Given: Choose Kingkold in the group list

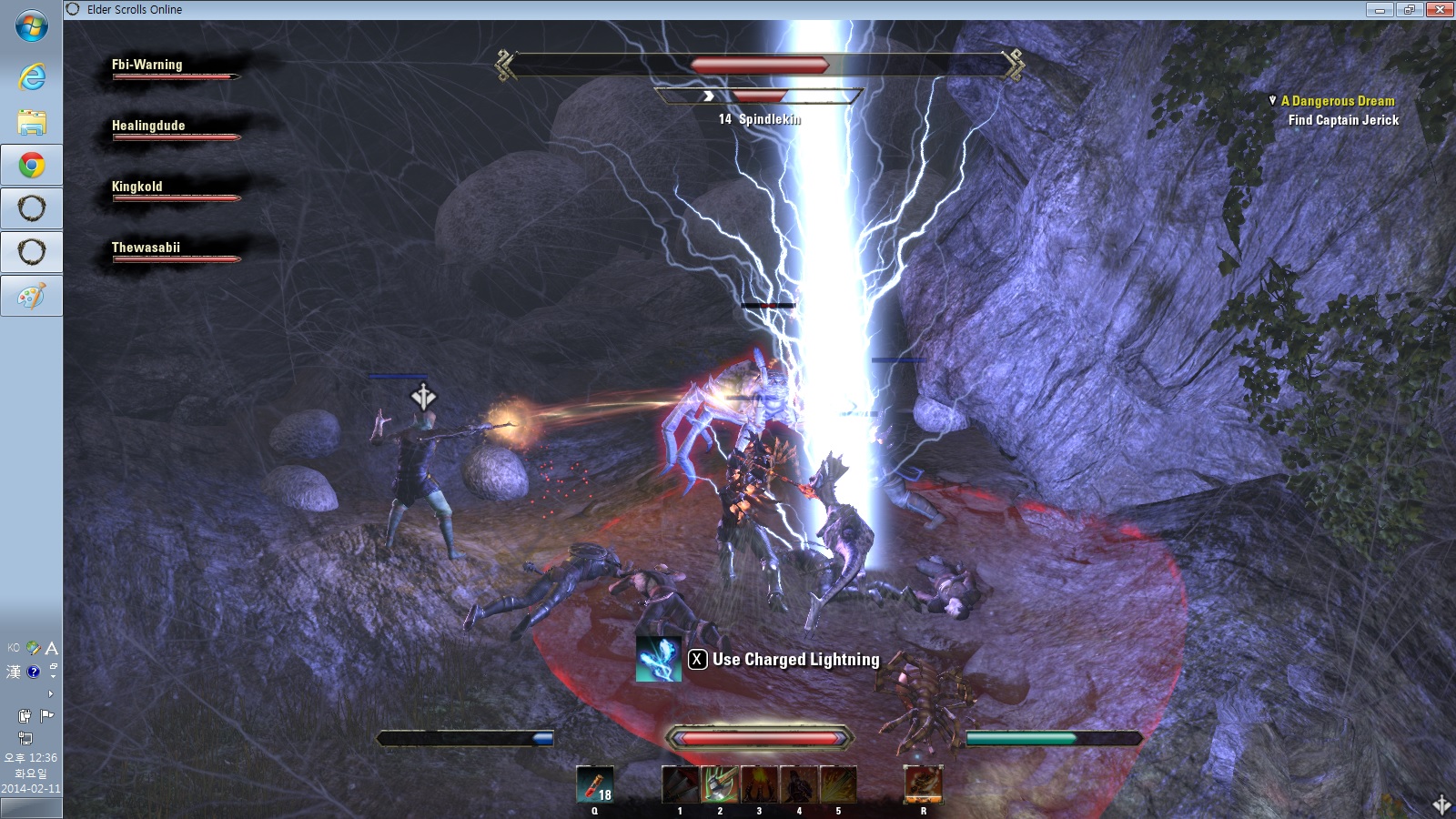Looking at the screenshot, I should pos(137,187).
